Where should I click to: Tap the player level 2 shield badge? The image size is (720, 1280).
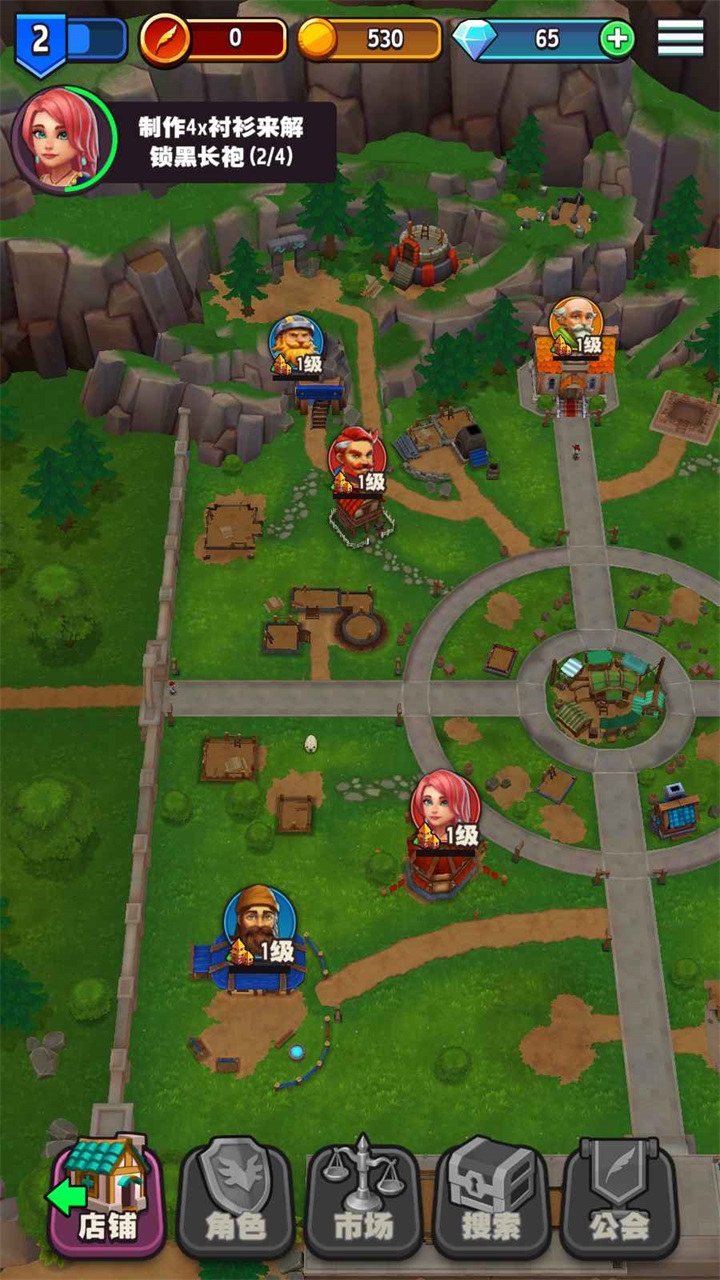tap(40, 41)
